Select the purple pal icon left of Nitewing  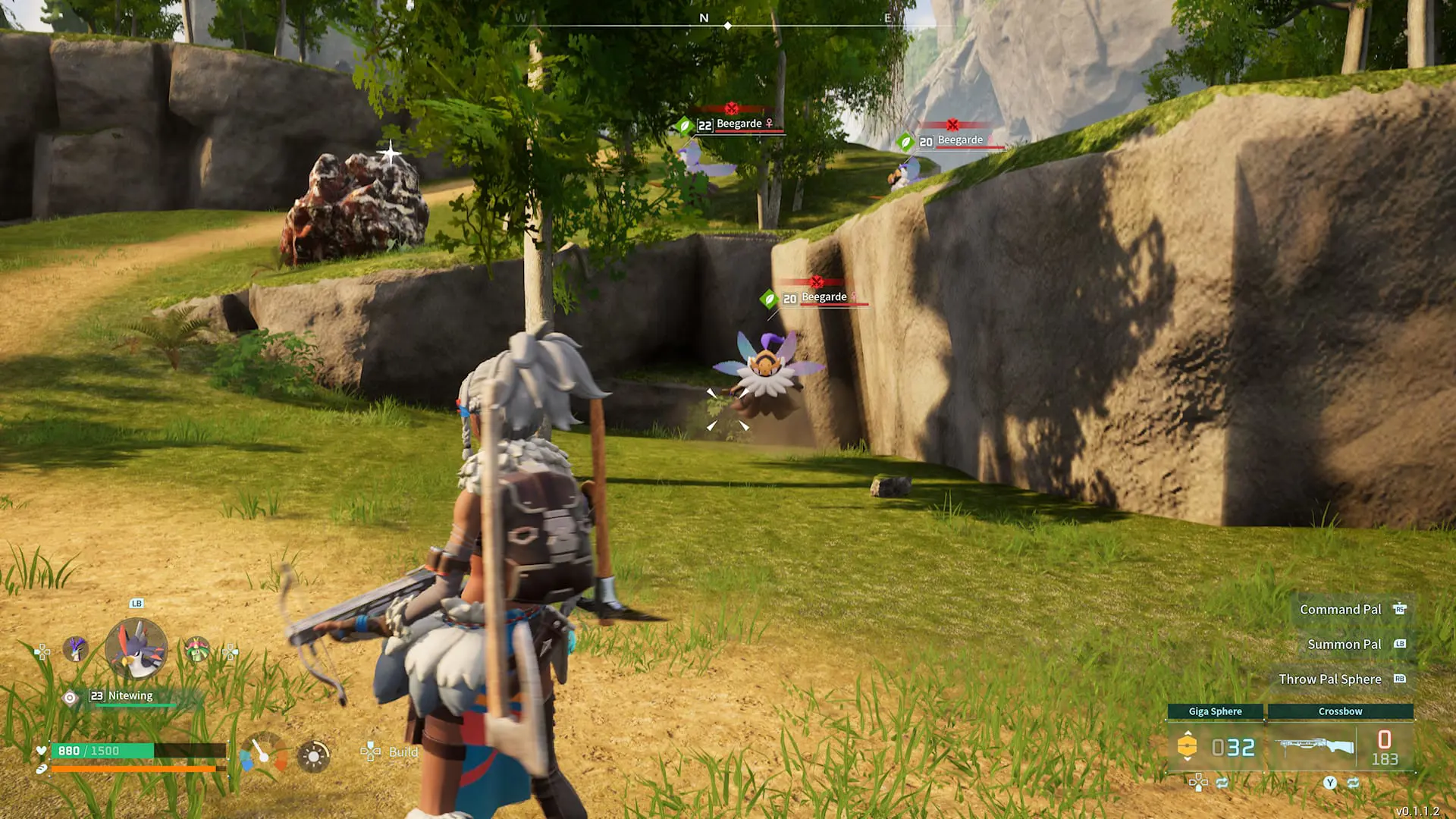(x=74, y=649)
